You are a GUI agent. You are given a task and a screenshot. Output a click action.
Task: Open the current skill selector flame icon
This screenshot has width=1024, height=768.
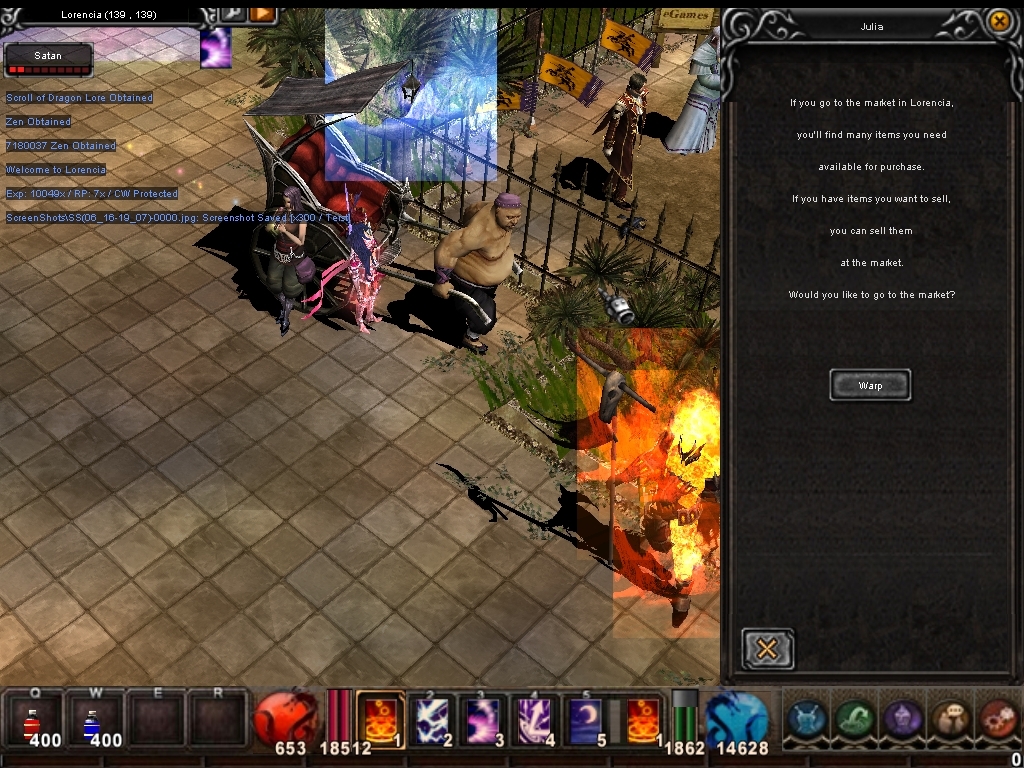643,718
